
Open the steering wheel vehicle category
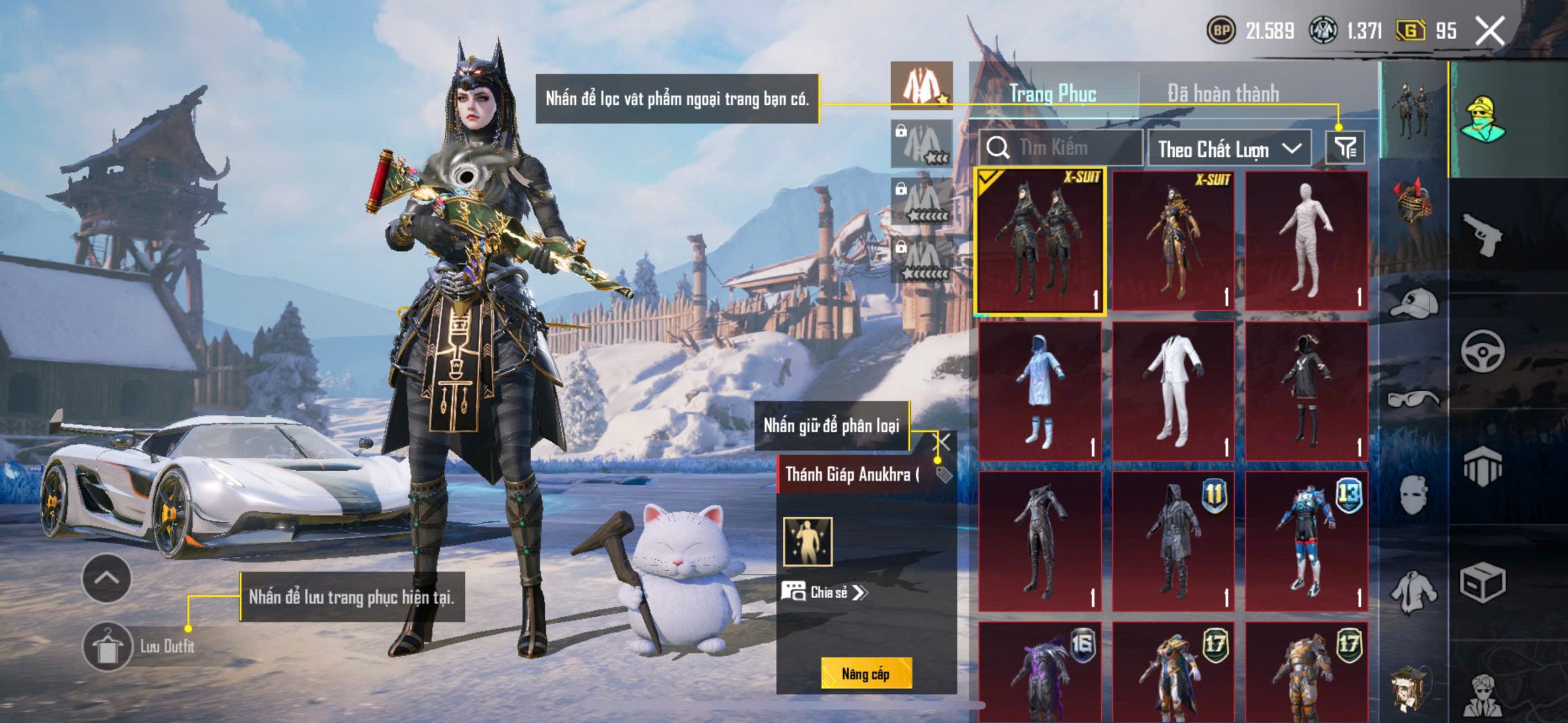click(x=1483, y=351)
